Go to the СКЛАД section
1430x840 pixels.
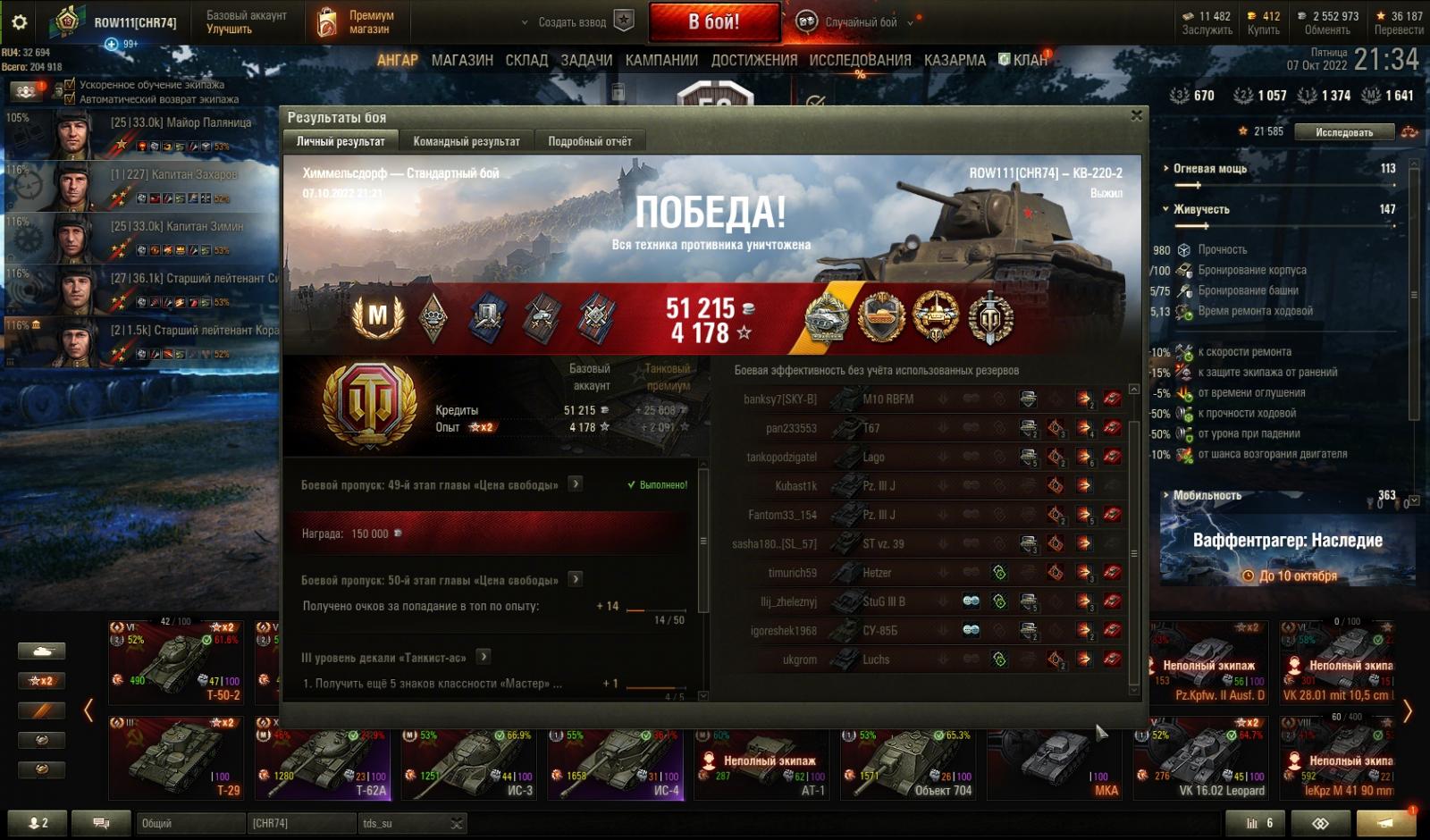526,60
